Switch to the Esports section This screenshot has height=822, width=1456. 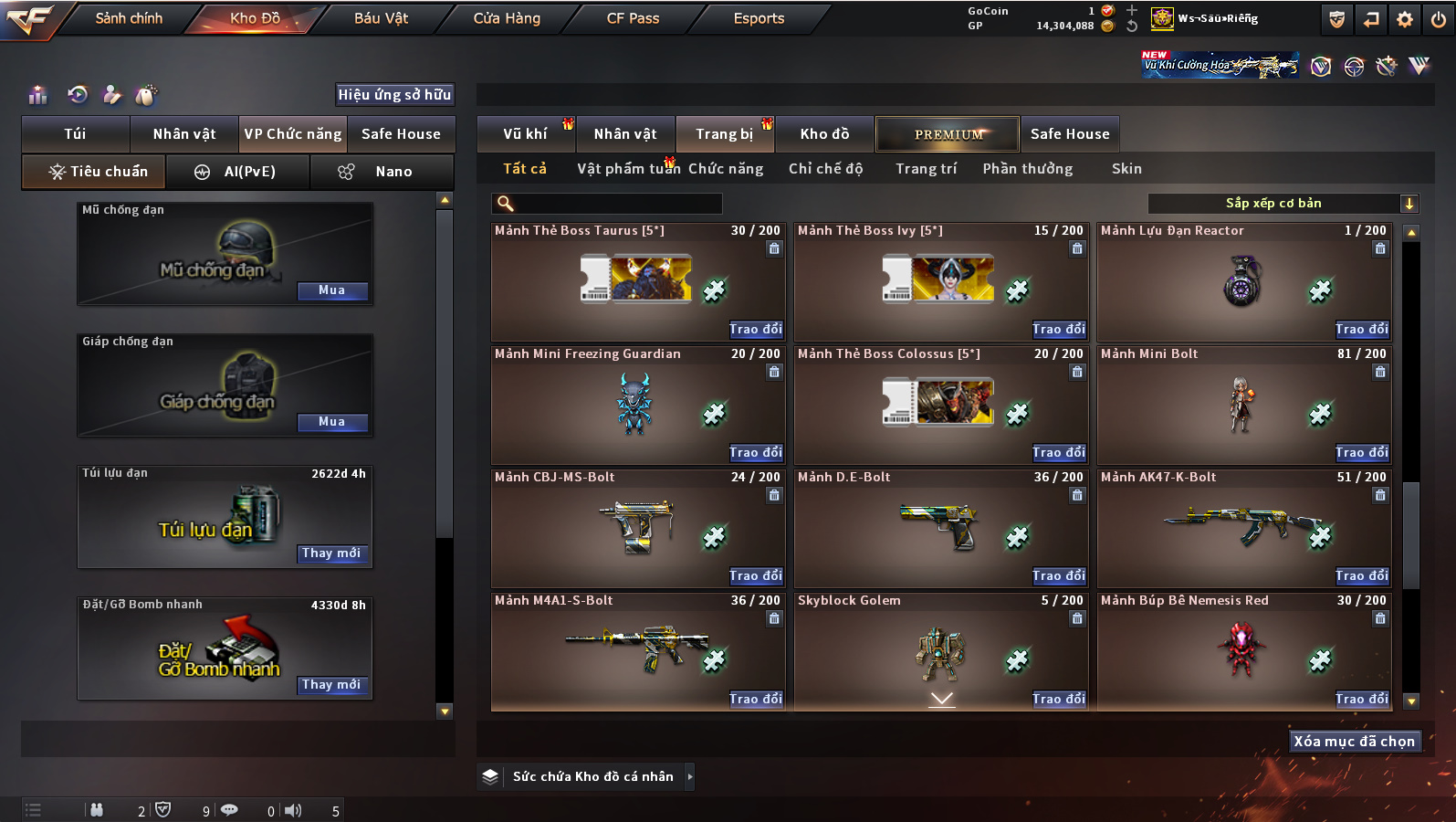tap(759, 18)
